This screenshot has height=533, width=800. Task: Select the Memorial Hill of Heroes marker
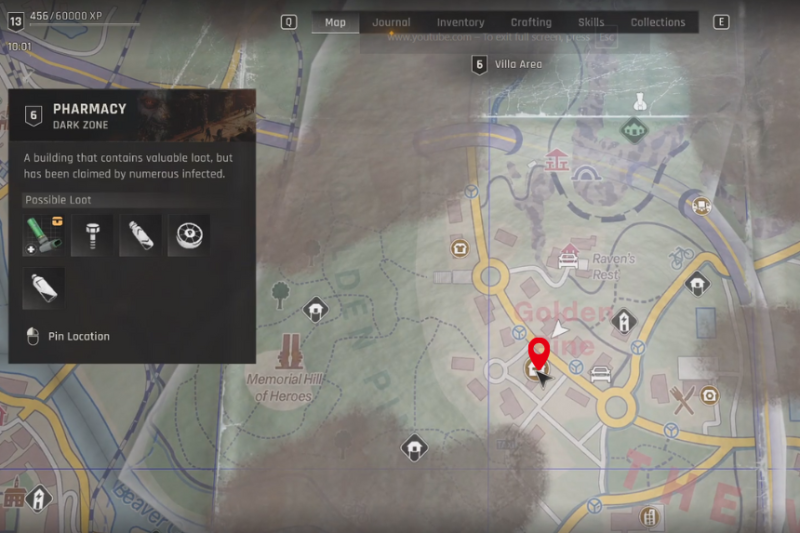click(292, 351)
